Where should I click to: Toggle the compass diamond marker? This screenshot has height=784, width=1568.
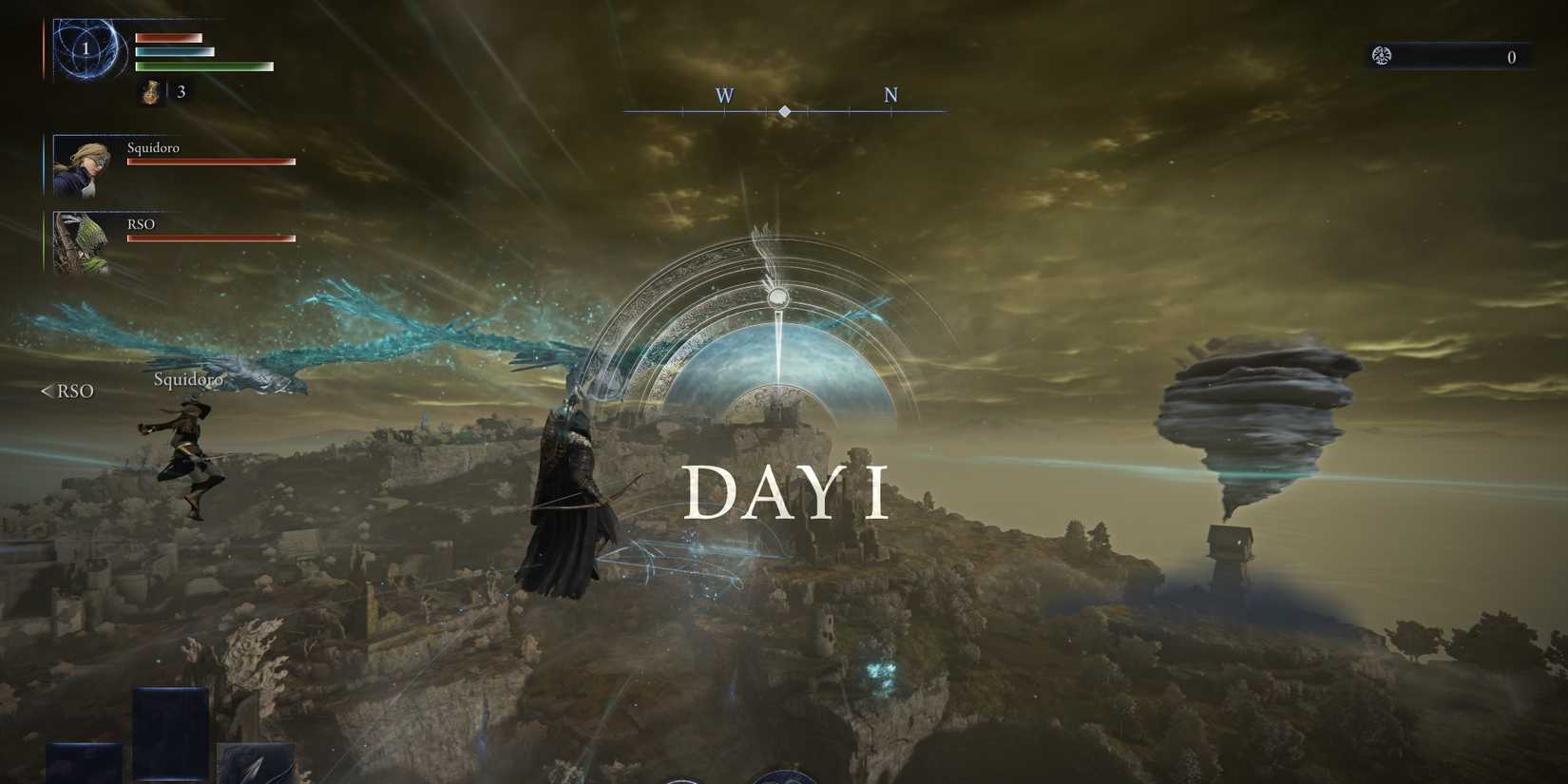point(785,110)
